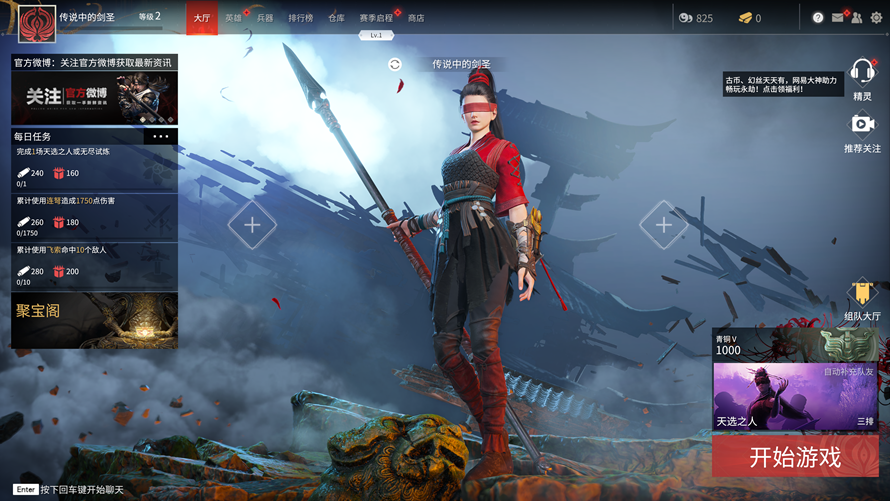The width and height of the screenshot is (890, 501).
Task: Go to the 排行榜 leaderboard tab
Action: [300, 18]
